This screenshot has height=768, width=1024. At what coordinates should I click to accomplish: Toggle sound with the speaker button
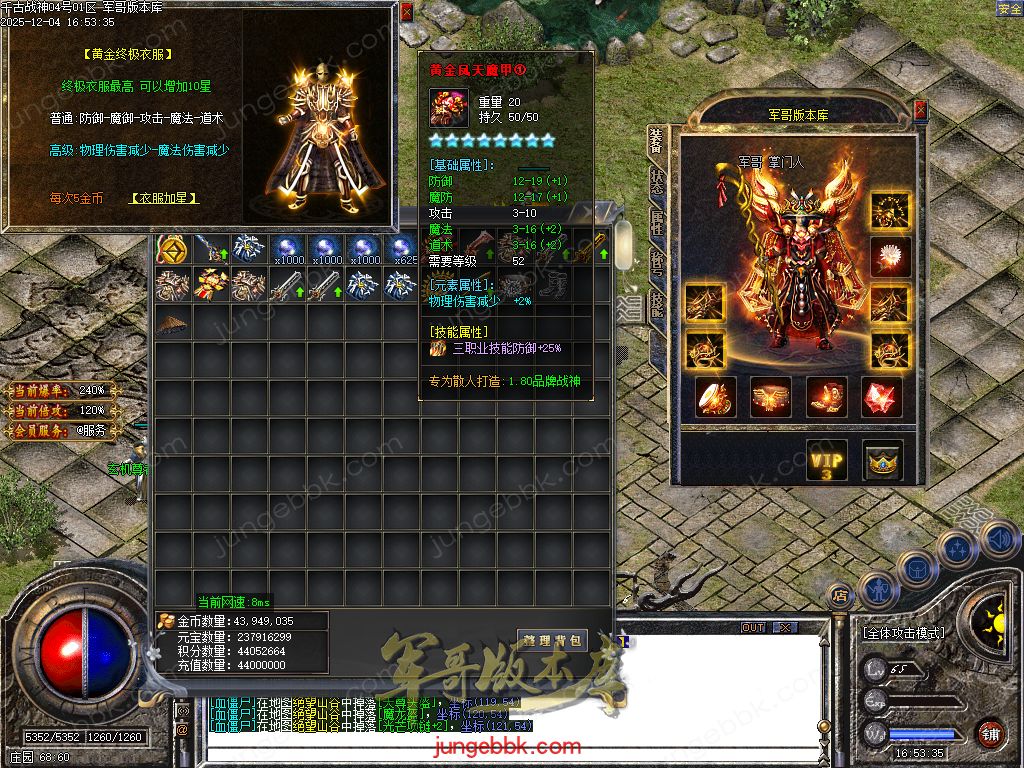click(x=999, y=539)
